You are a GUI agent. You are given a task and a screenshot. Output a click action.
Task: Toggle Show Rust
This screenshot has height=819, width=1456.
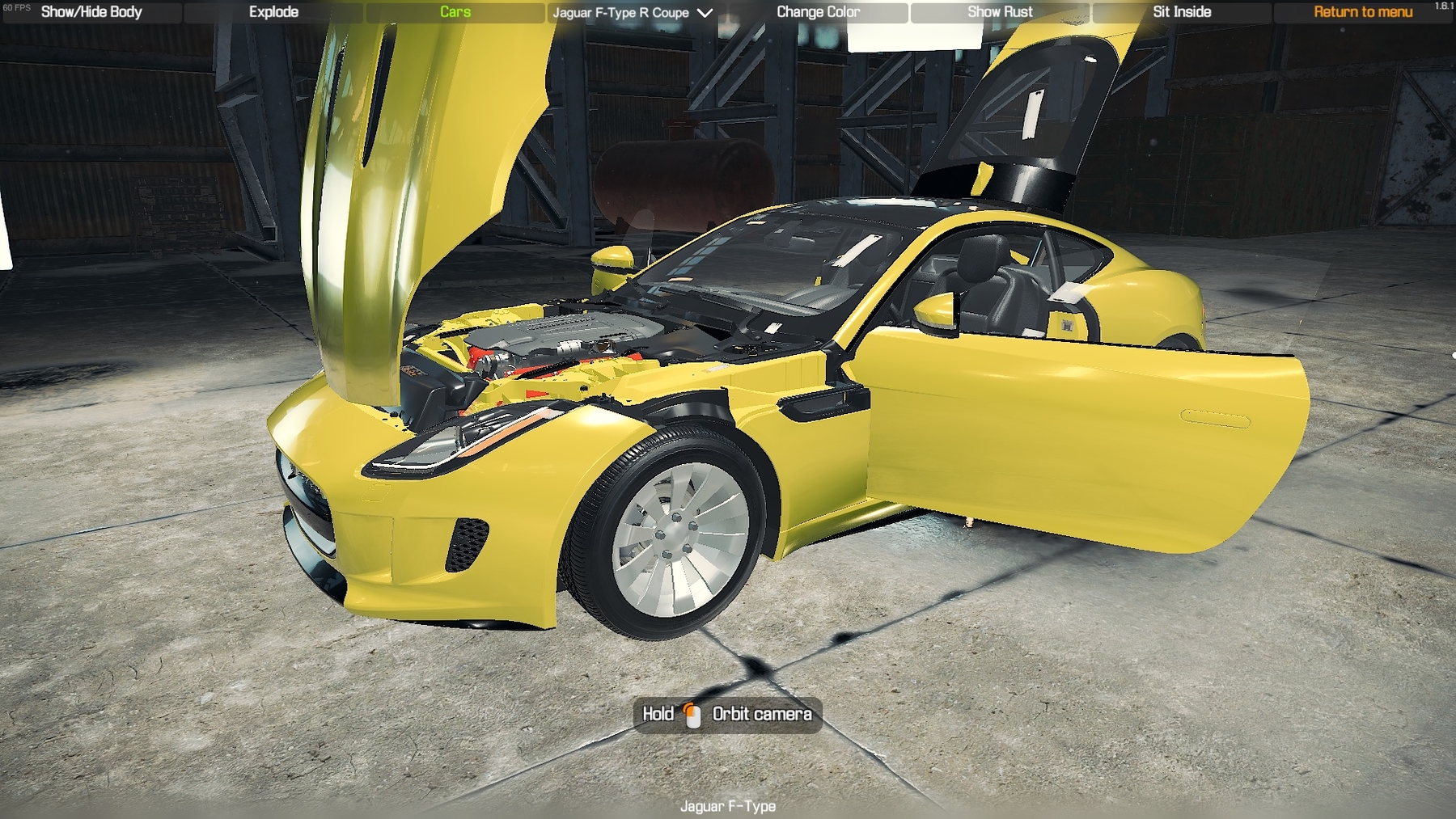click(1000, 12)
